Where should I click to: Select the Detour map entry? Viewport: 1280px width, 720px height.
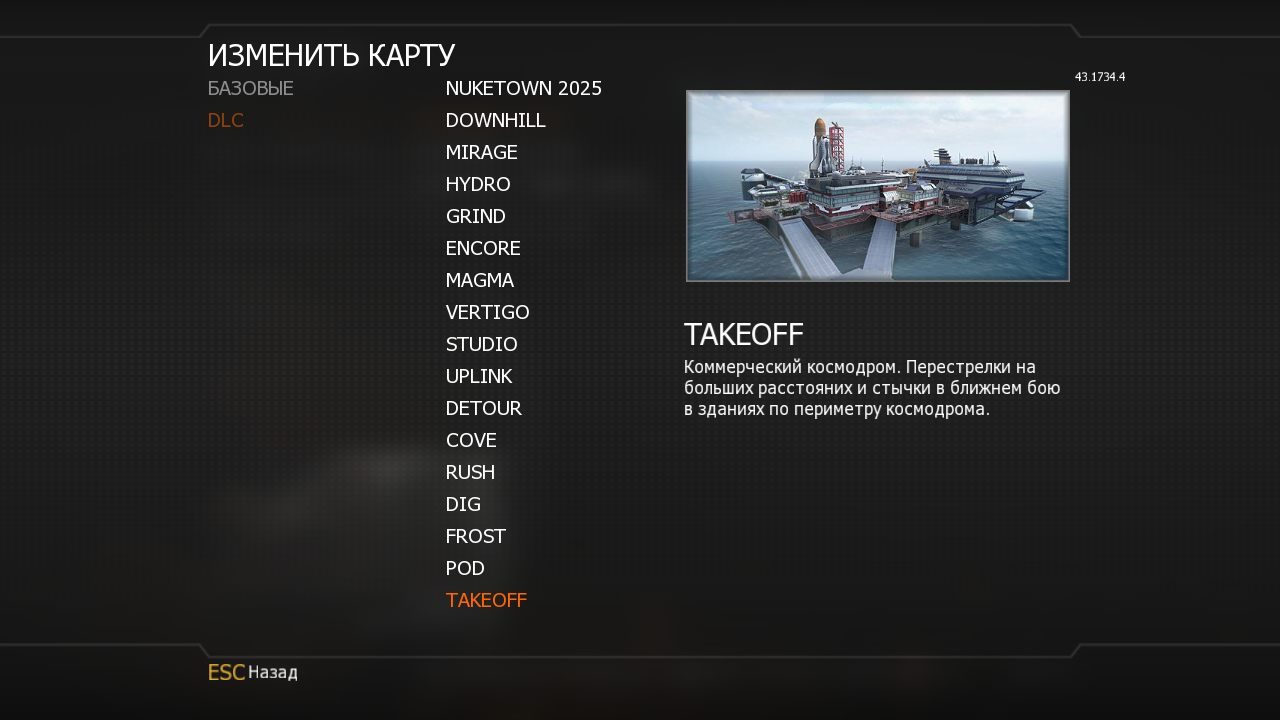click(x=483, y=409)
